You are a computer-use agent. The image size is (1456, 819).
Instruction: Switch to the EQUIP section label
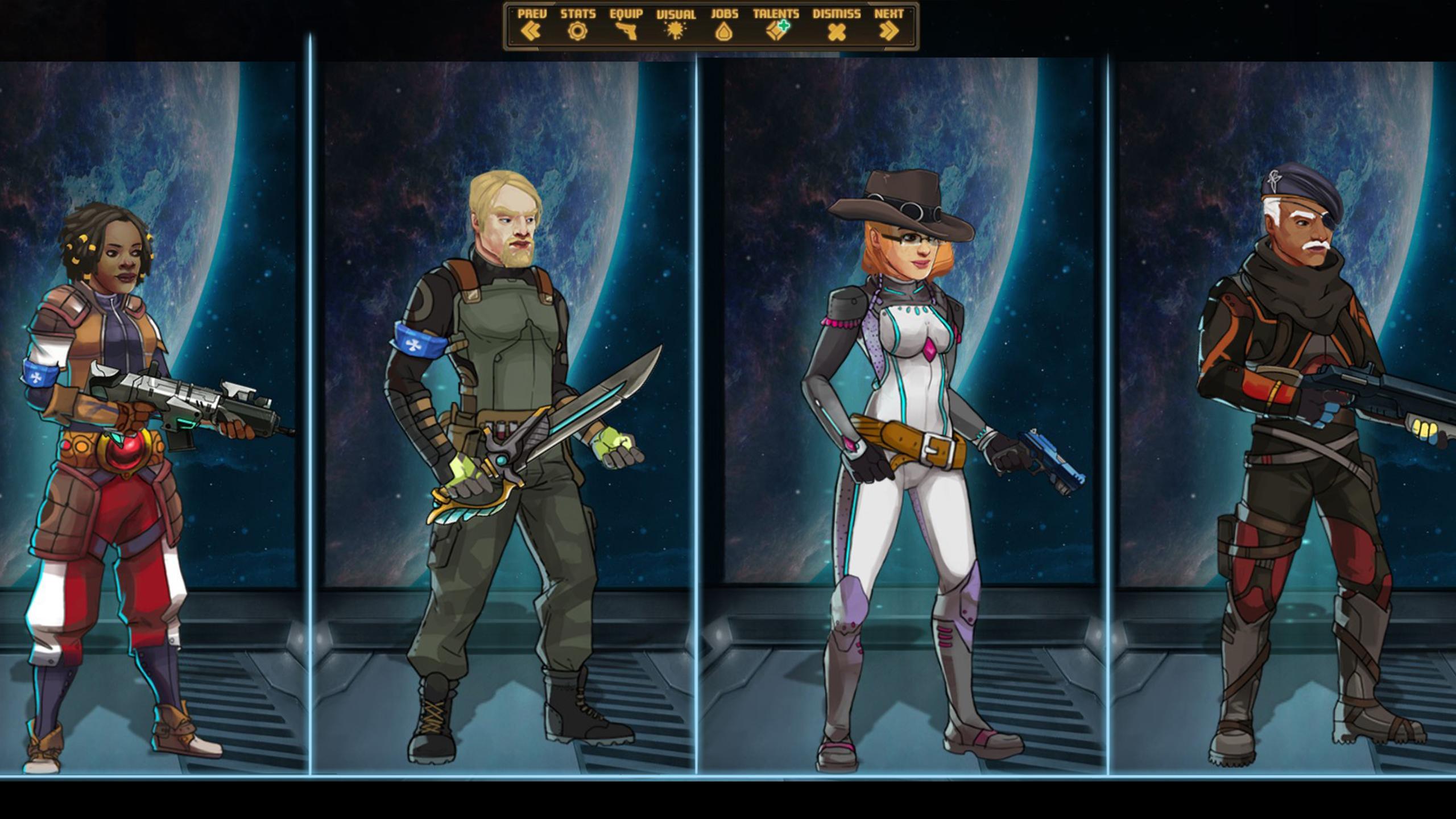click(x=626, y=15)
